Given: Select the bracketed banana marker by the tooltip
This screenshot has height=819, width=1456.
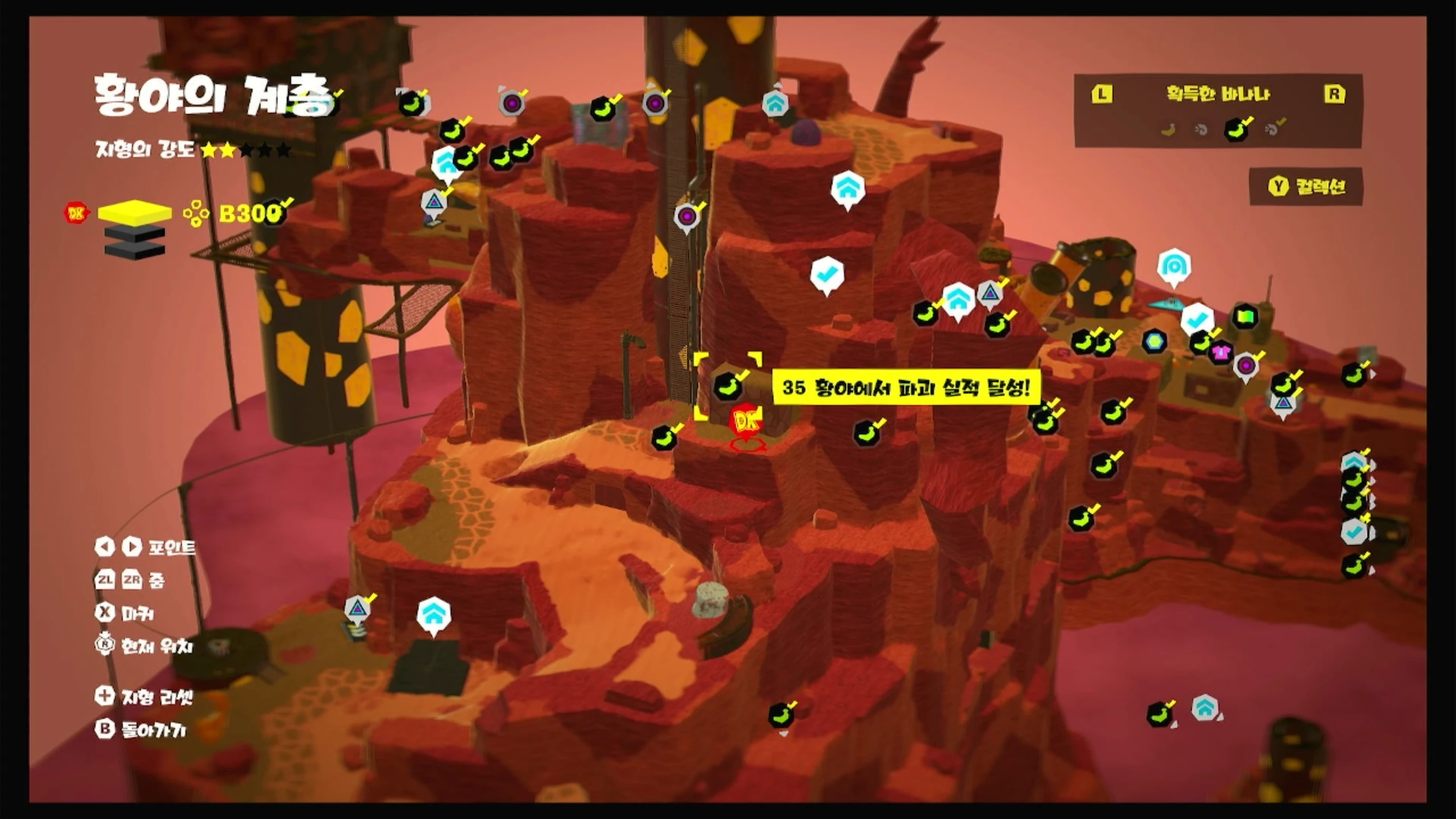Looking at the screenshot, I should (727, 386).
